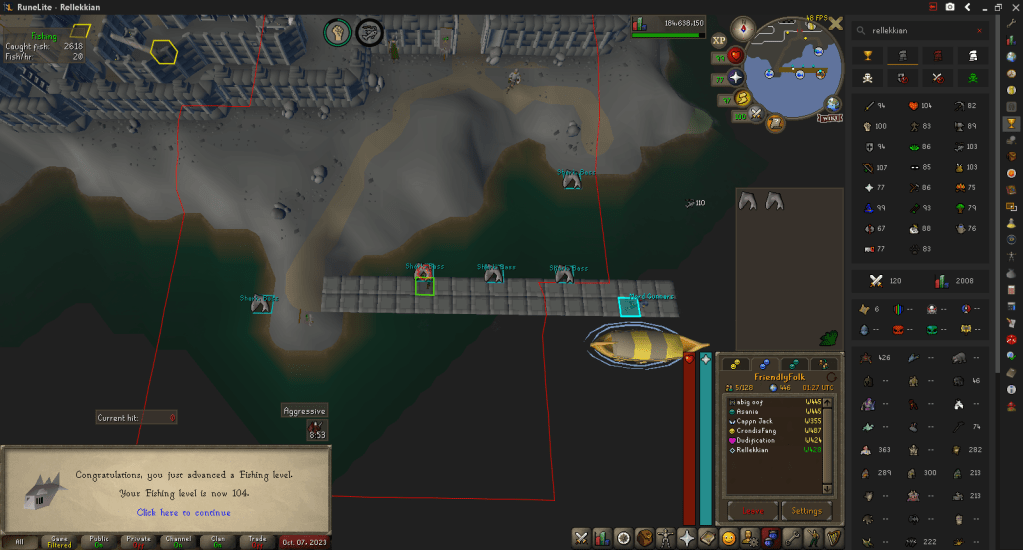Open the compass on the minimap
The height and width of the screenshot is (550, 1023).
click(743, 27)
